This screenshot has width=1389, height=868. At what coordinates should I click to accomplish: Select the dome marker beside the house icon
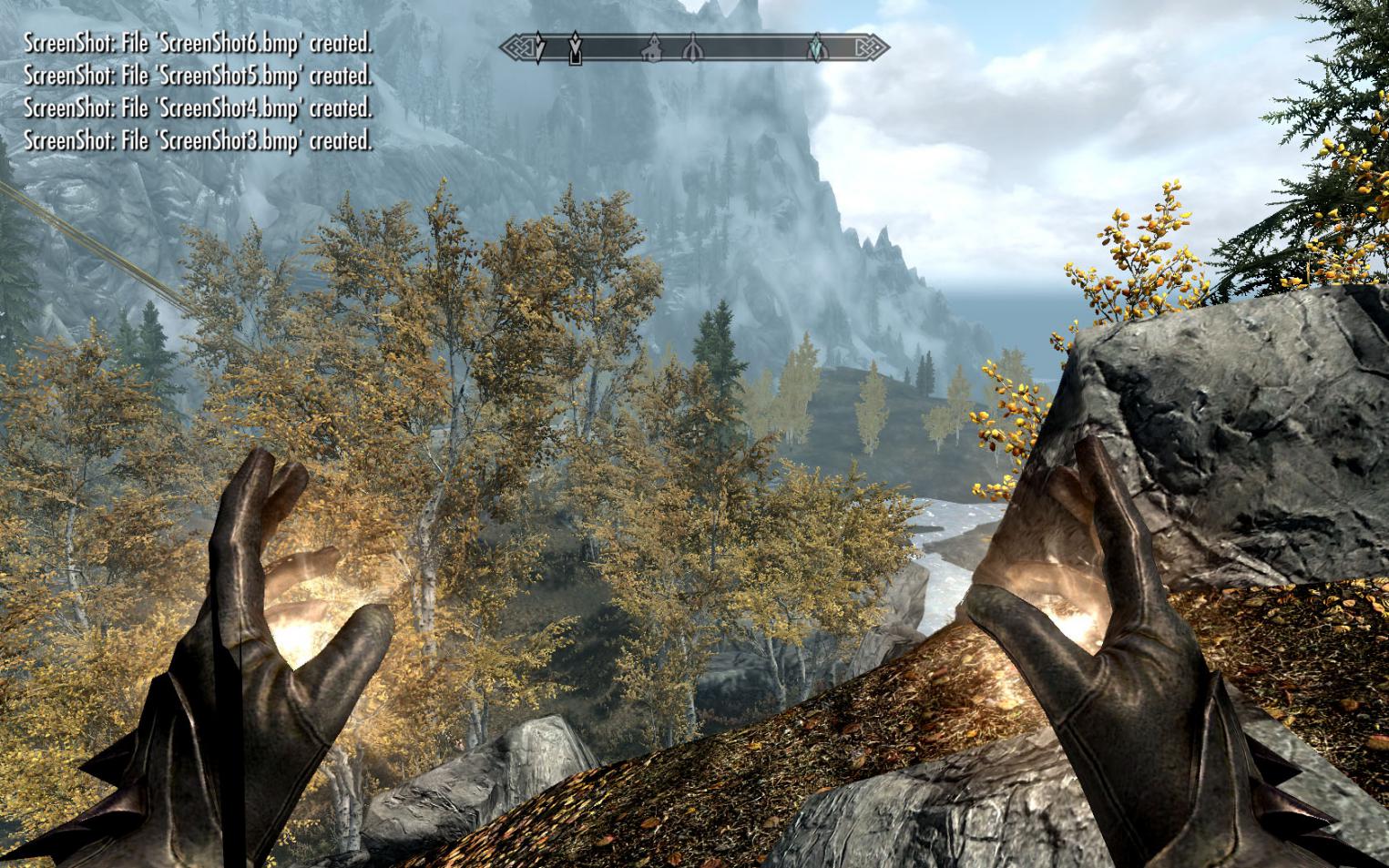692,48
